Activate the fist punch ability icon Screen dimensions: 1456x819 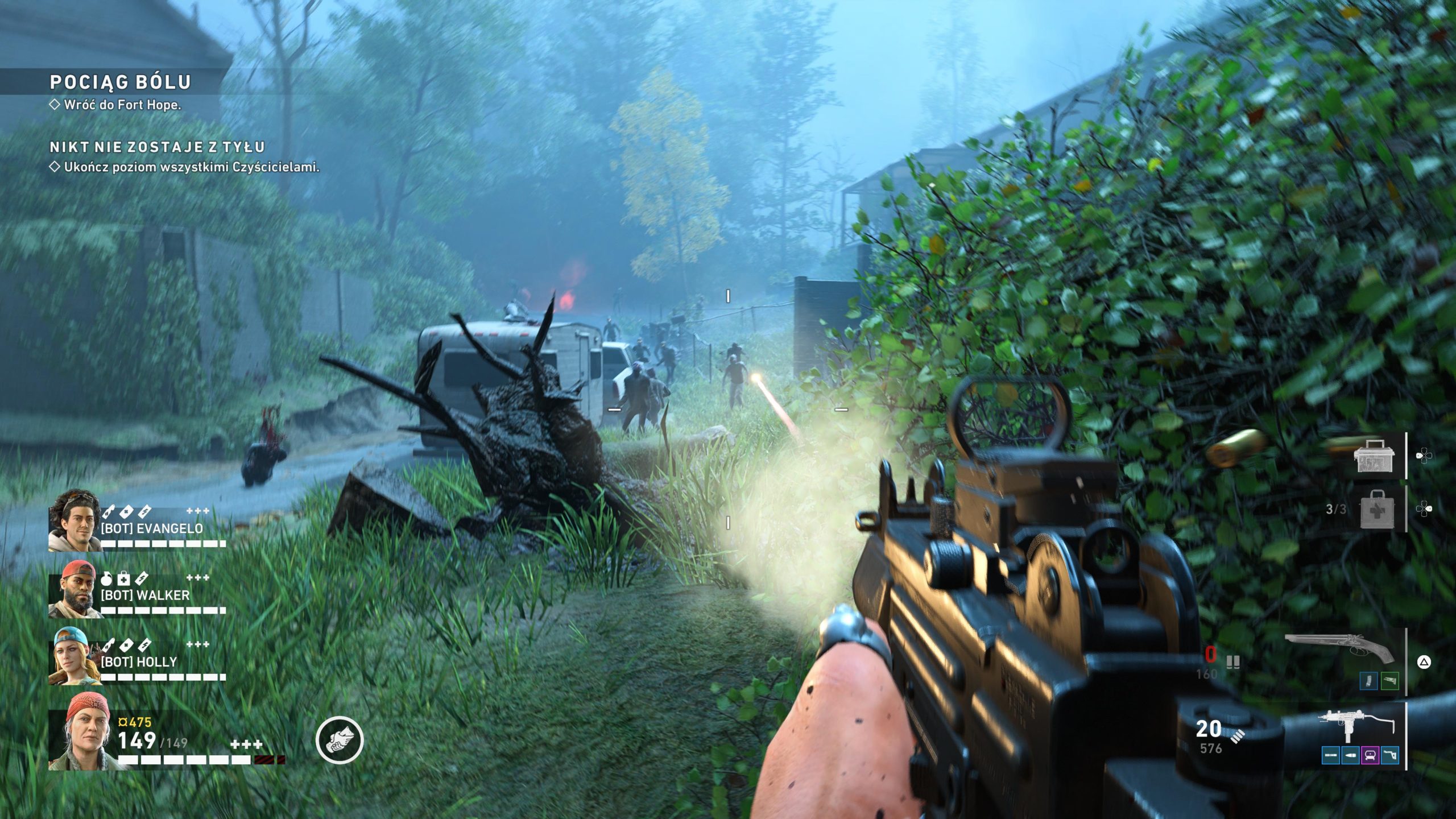point(340,739)
